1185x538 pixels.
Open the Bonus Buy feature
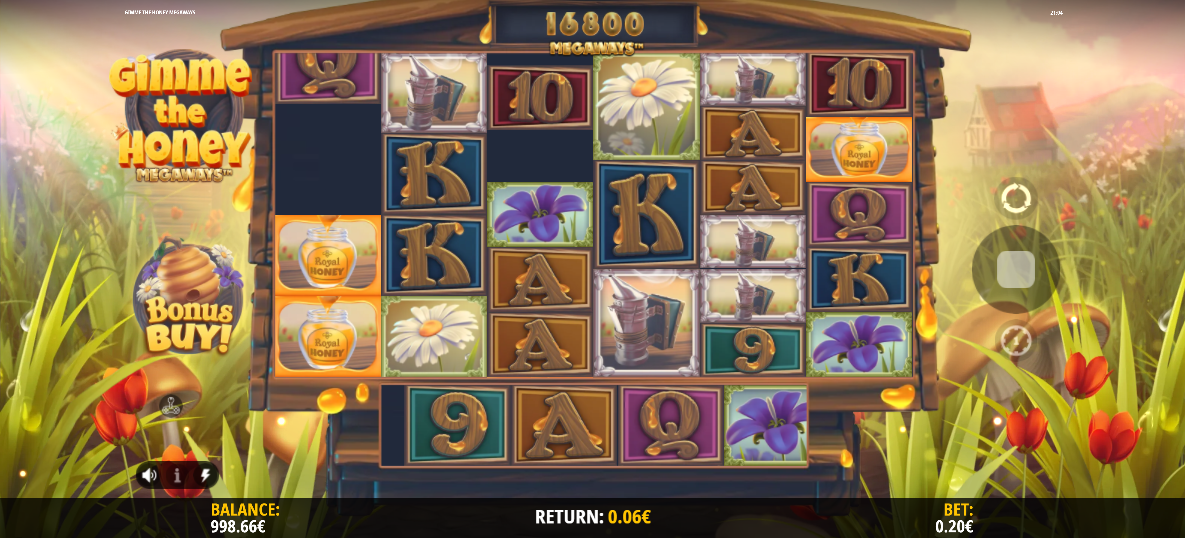pyautogui.click(x=186, y=300)
